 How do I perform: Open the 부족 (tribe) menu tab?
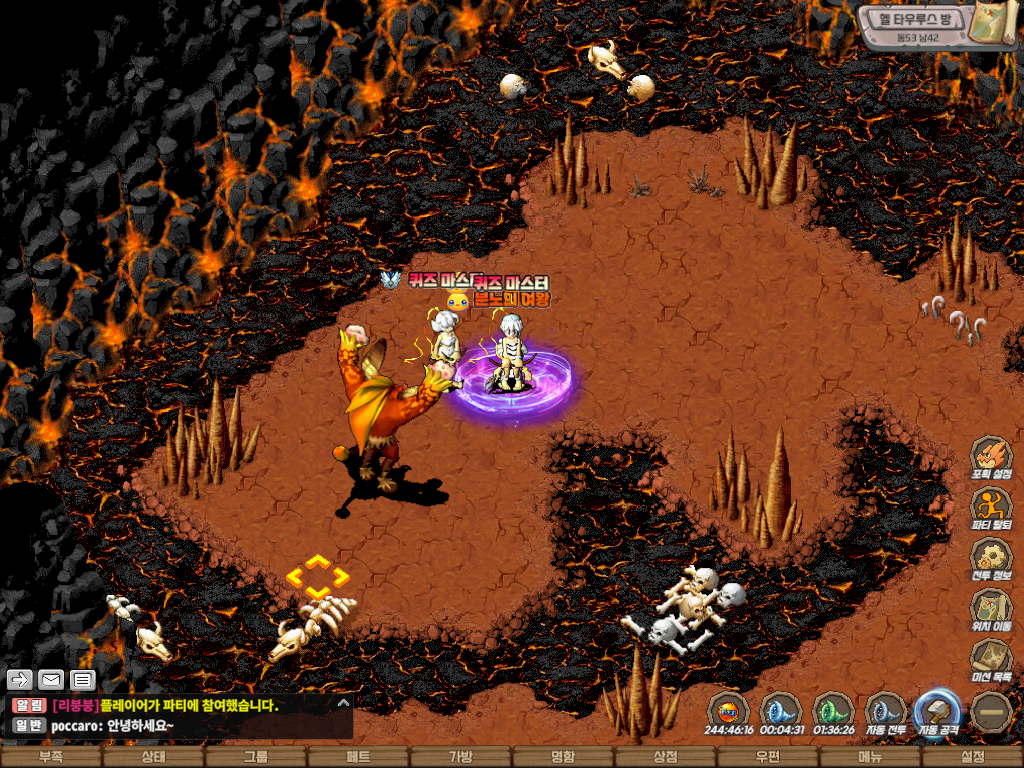pyautogui.click(x=51, y=757)
